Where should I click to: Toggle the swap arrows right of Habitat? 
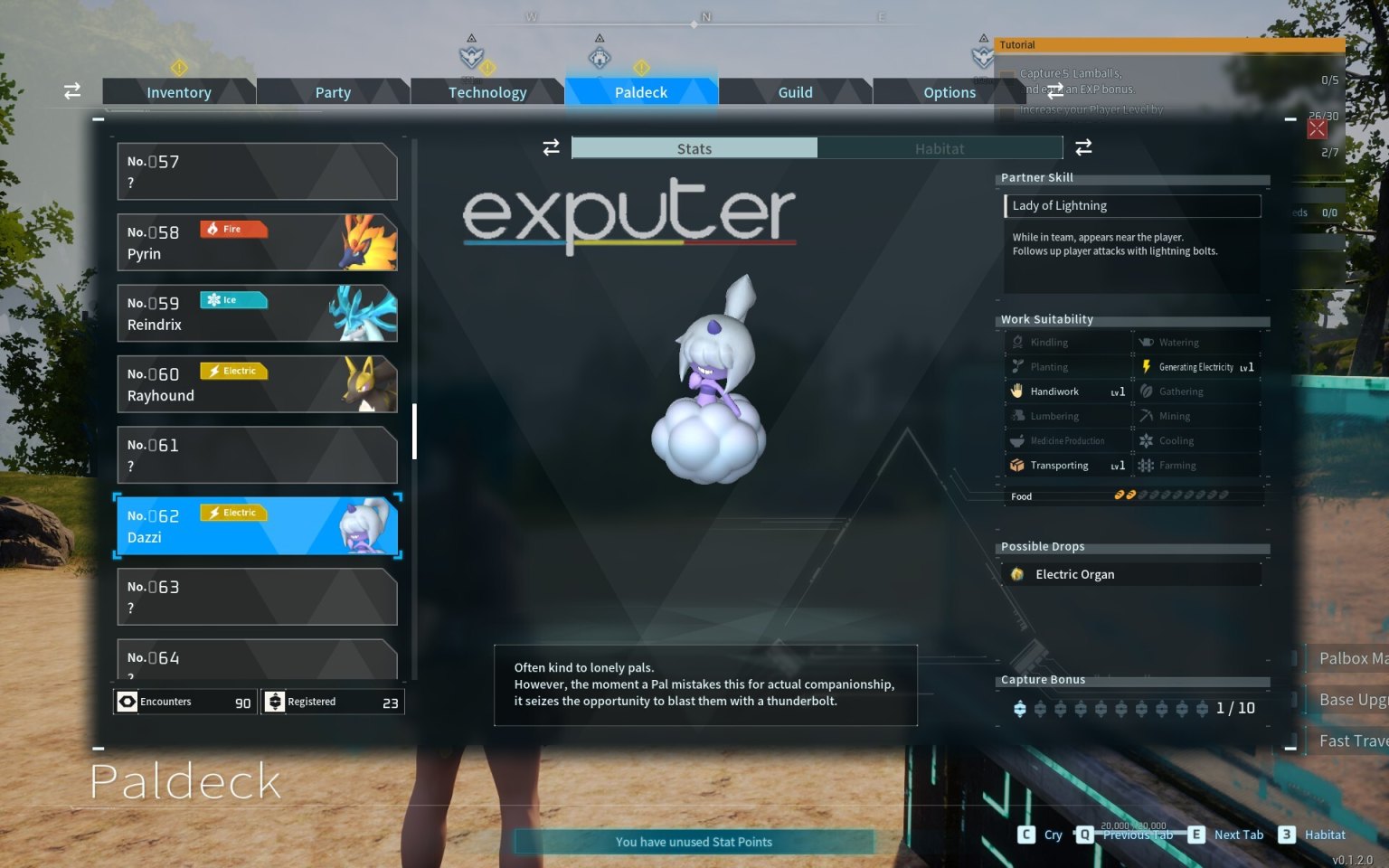coord(1082,147)
